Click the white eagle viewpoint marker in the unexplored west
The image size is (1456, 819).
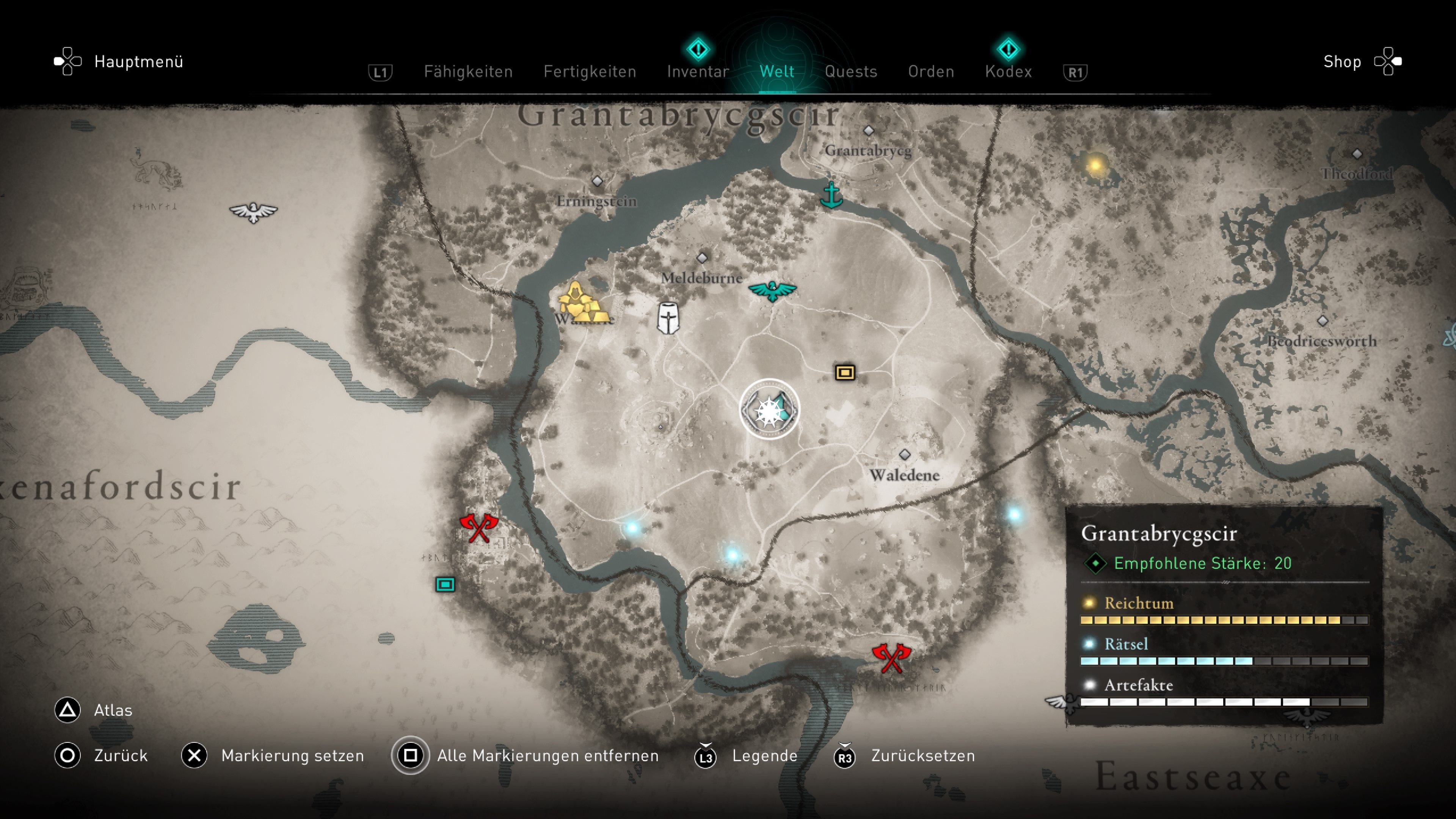pyautogui.click(x=253, y=212)
